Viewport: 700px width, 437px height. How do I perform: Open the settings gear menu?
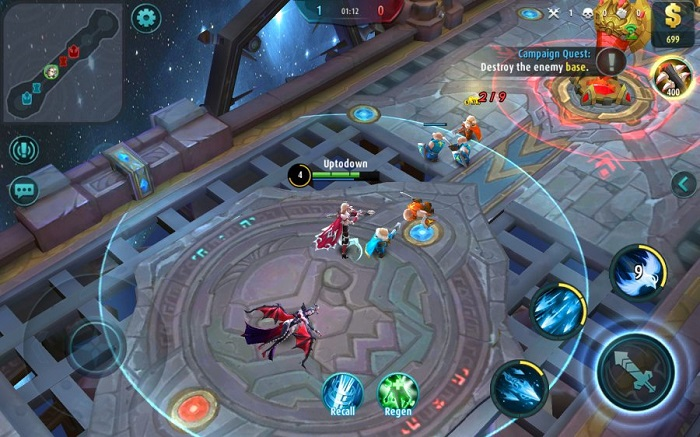(x=146, y=17)
